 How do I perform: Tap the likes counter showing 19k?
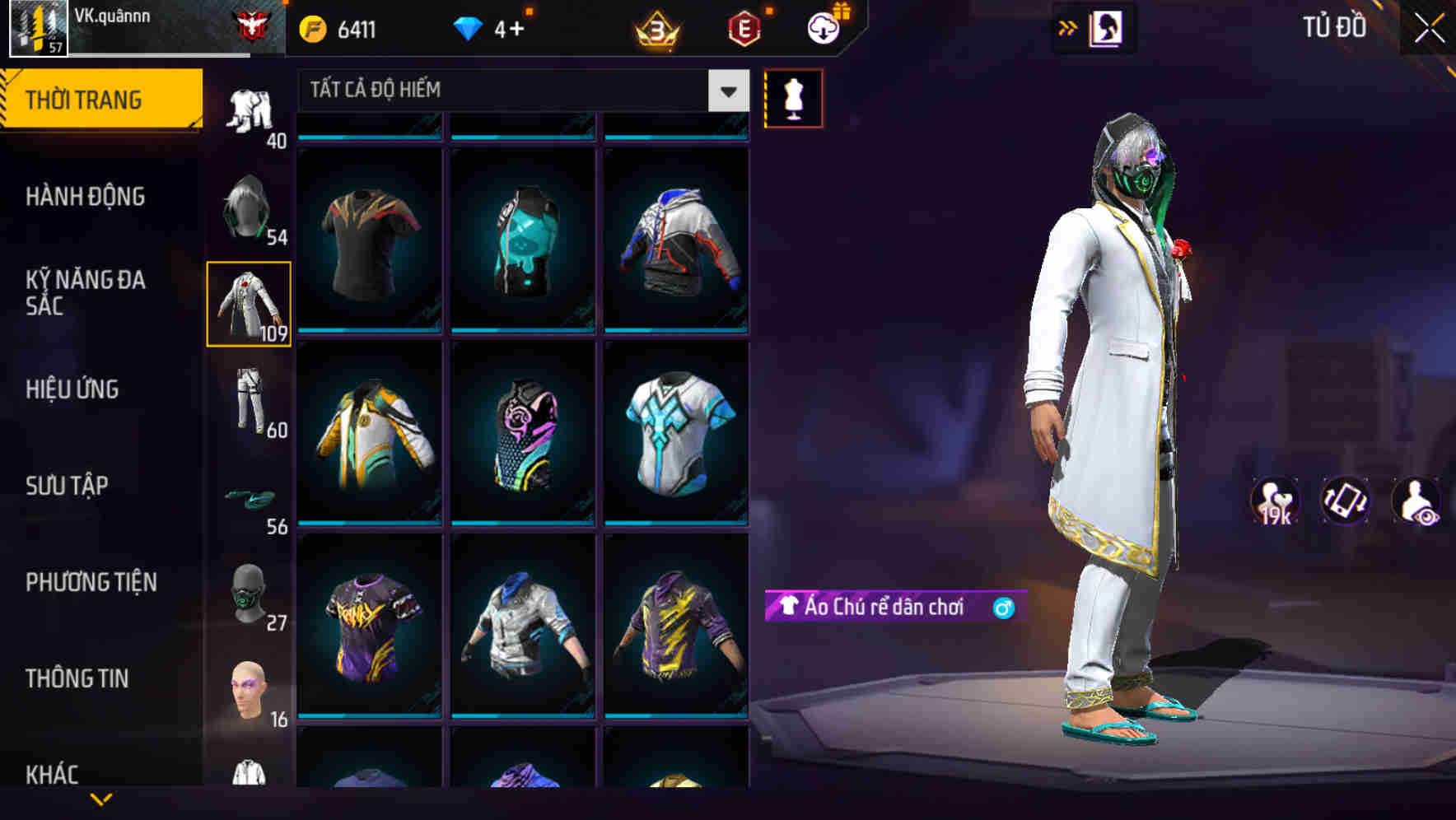(x=1273, y=501)
